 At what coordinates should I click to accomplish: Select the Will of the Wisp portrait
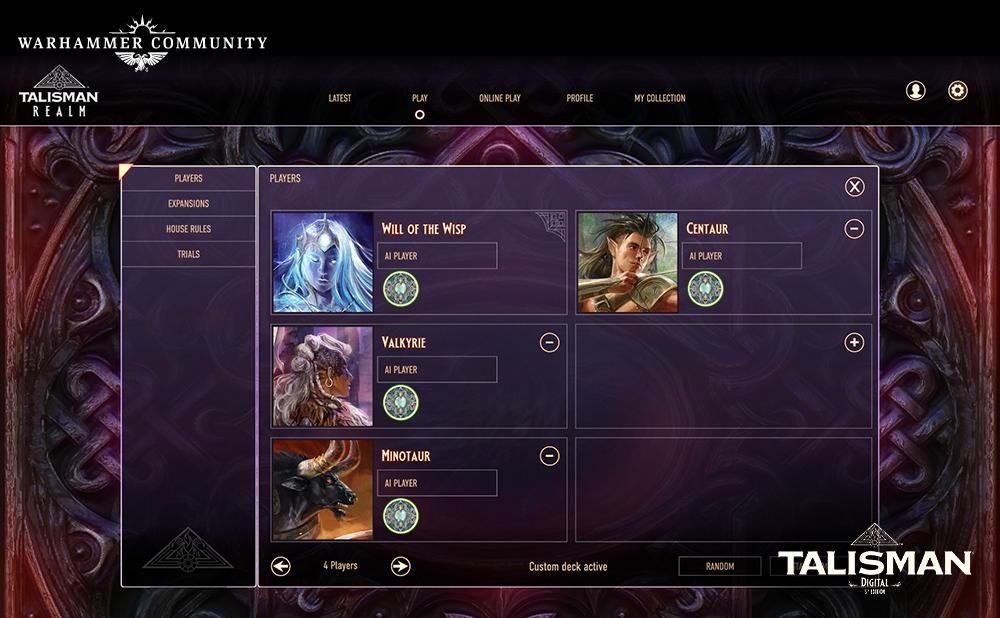pos(323,262)
